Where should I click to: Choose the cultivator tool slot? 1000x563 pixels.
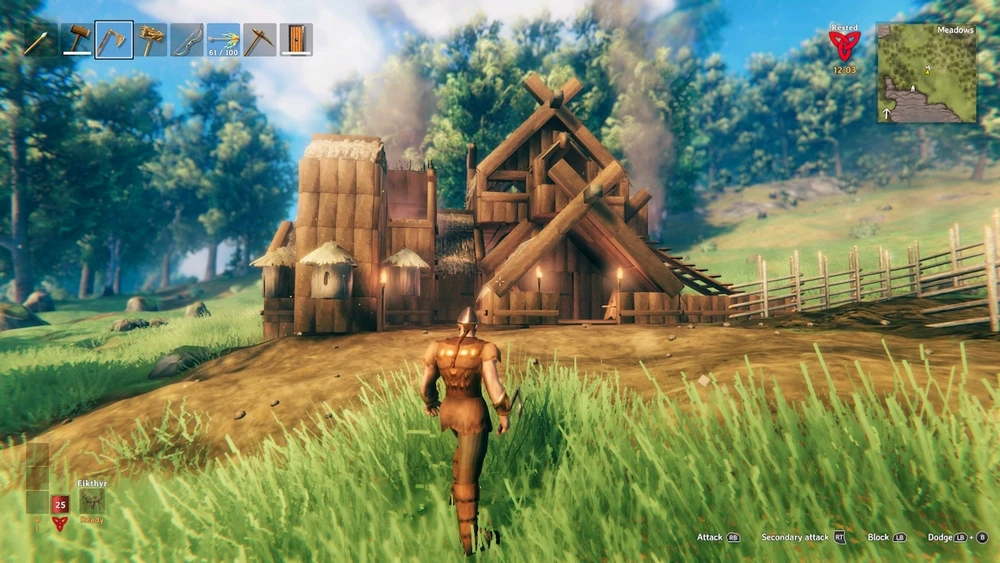[150, 40]
